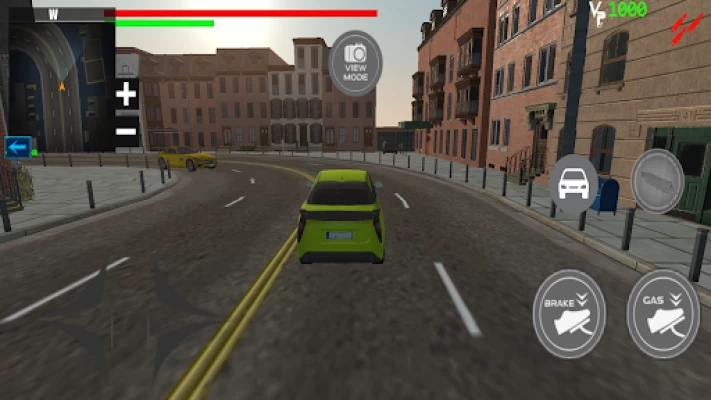711x400 pixels.
Task: Hit the BRAKE pedal button
Action: point(569,313)
